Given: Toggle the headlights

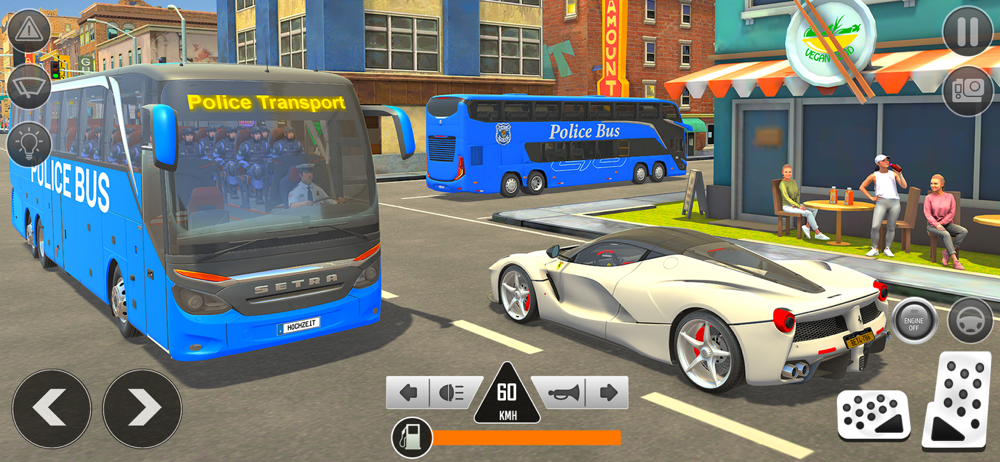Looking at the screenshot, I should click(x=451, y=393).
